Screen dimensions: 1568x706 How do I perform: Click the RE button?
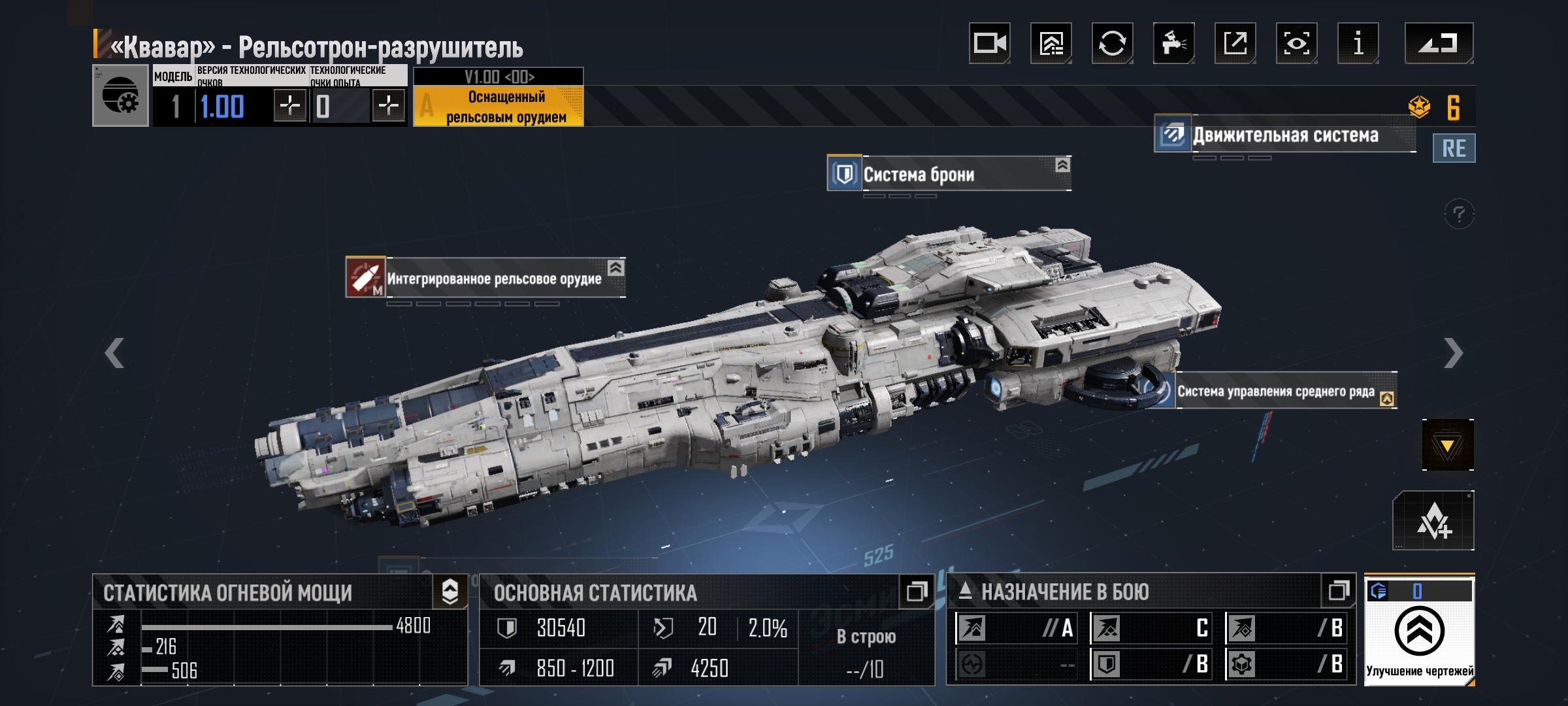pos(1454,148)
